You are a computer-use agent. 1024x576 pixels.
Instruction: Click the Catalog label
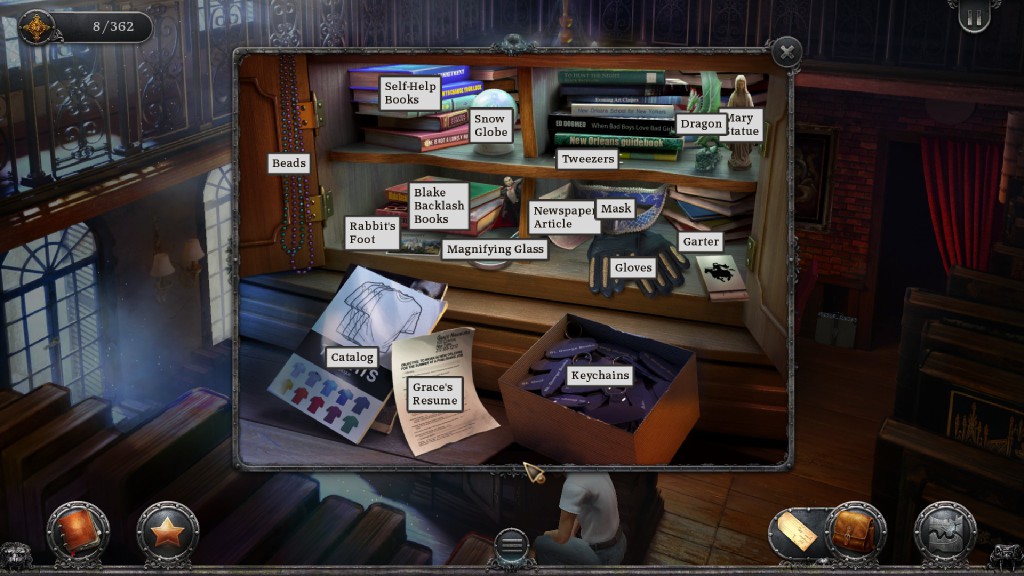tap(352, 357)
